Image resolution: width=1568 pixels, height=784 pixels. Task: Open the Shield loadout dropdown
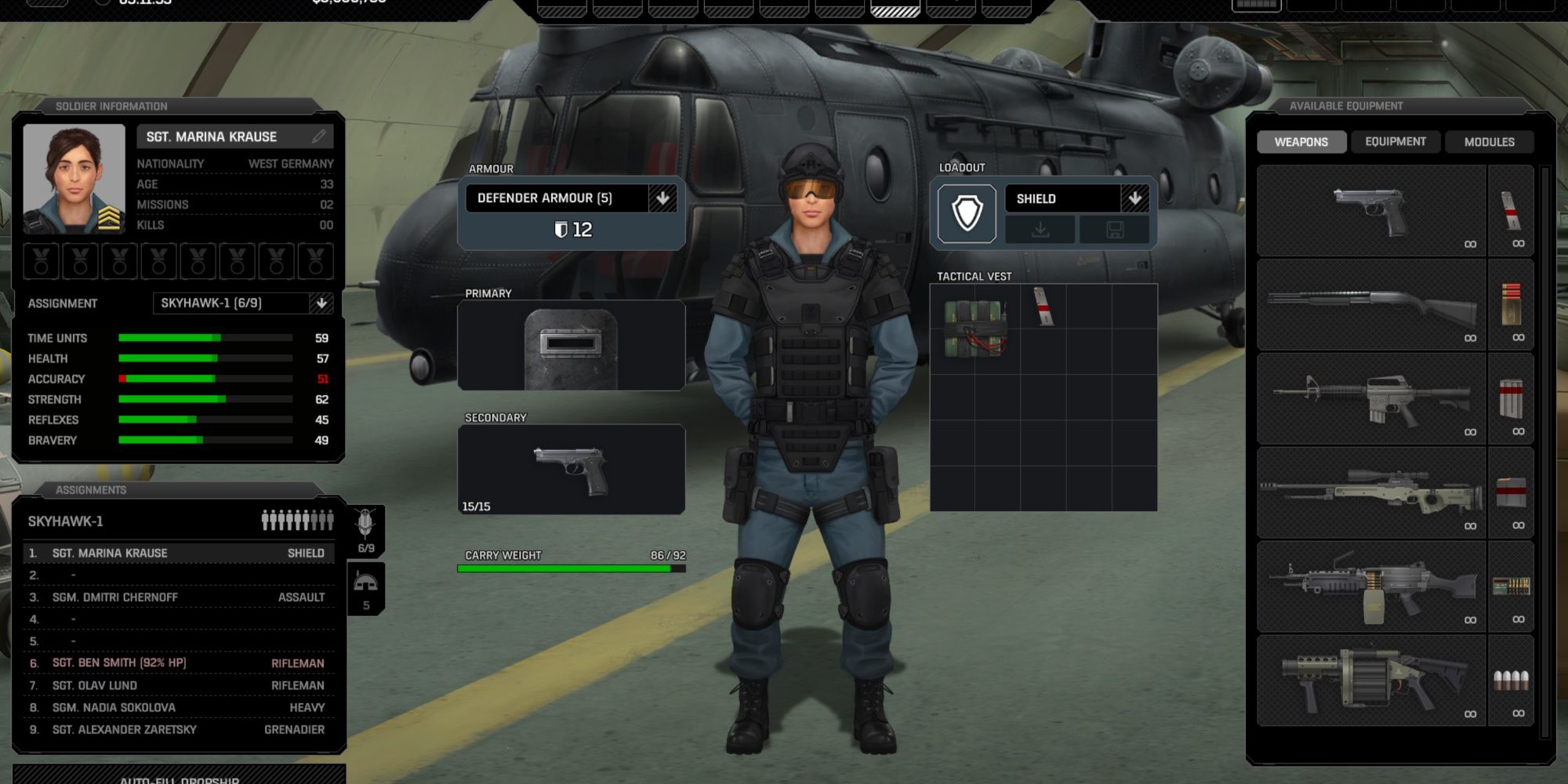(1136, 198)
